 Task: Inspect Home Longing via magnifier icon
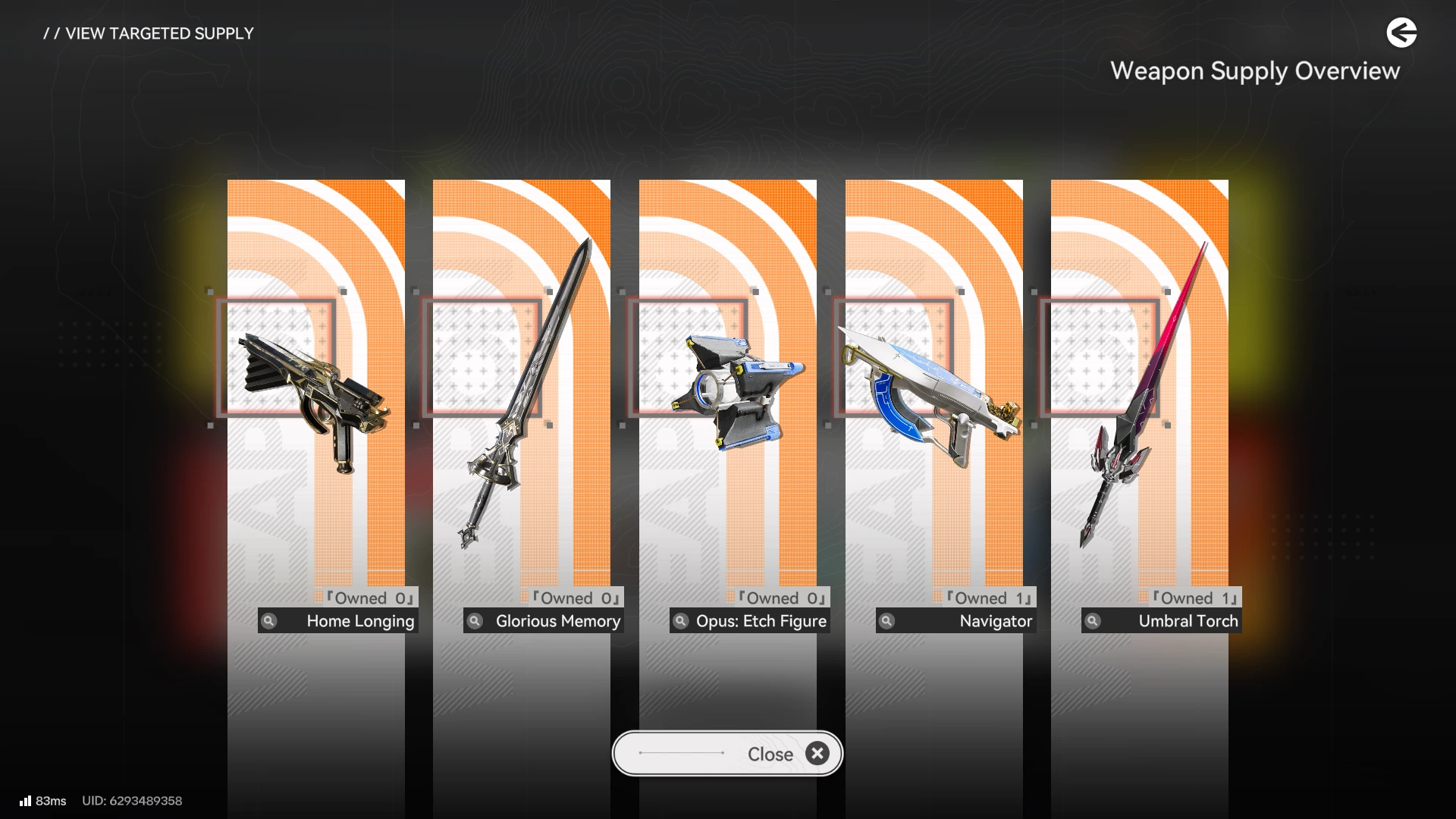click(x=269, y=621)
